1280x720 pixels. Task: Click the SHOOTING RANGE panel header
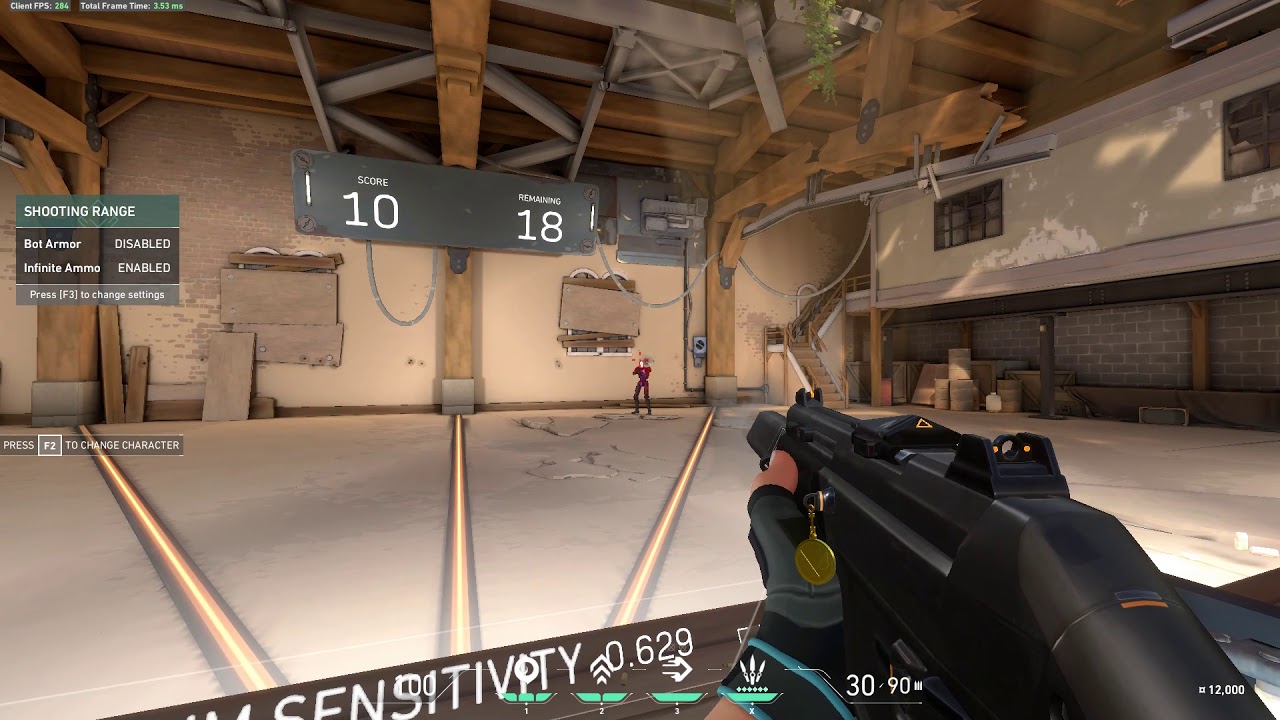pyautogui.click(x=80, y=211)
